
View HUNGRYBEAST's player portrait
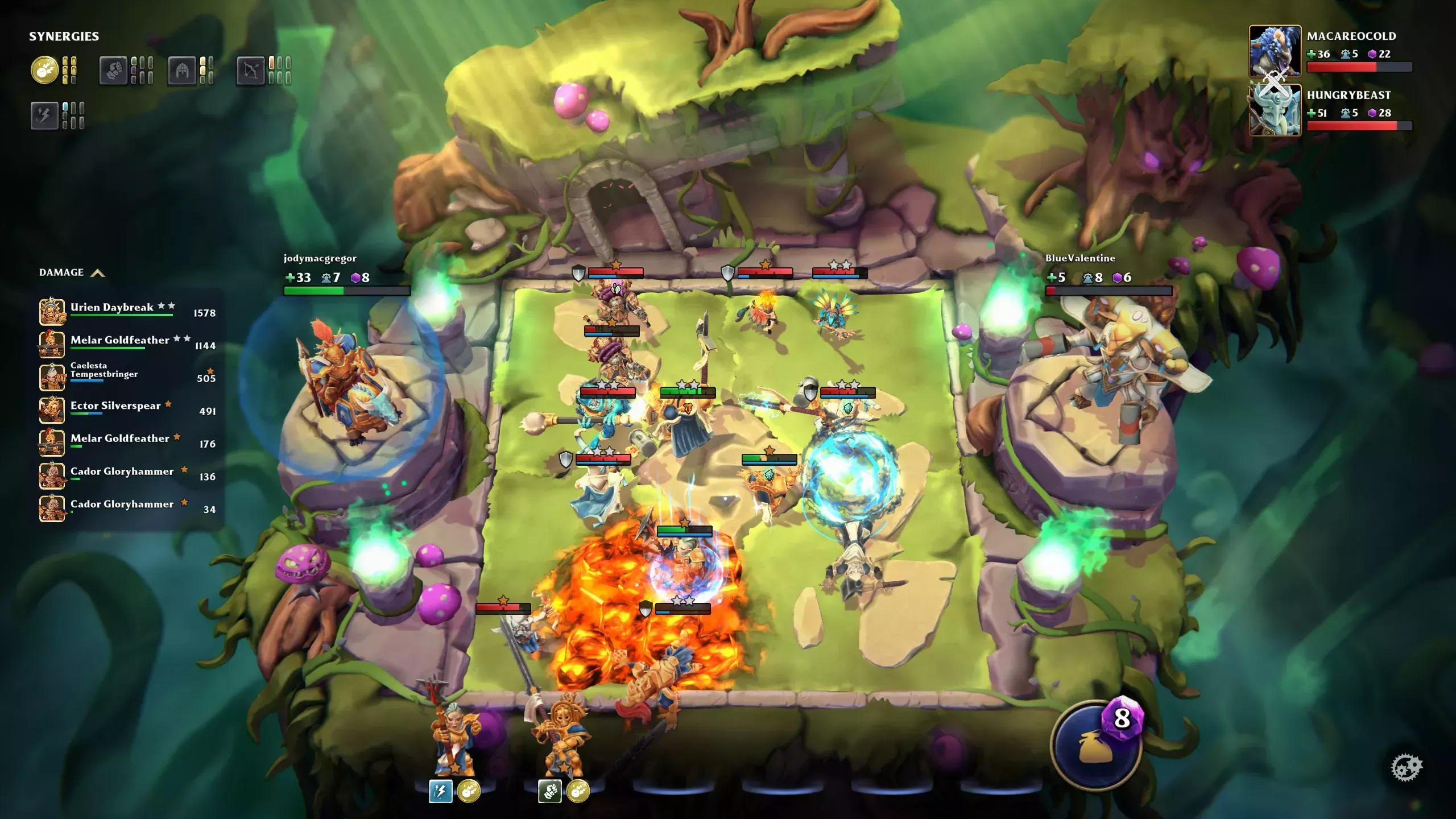coord(1275,110)
